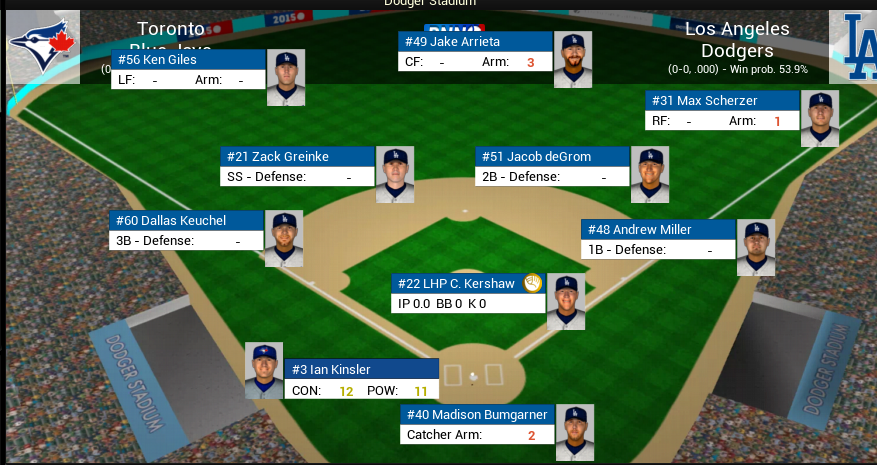Open center fielder Jake Arrieta's card
This screenshot has width=877, height=465.
click(476, 42)
